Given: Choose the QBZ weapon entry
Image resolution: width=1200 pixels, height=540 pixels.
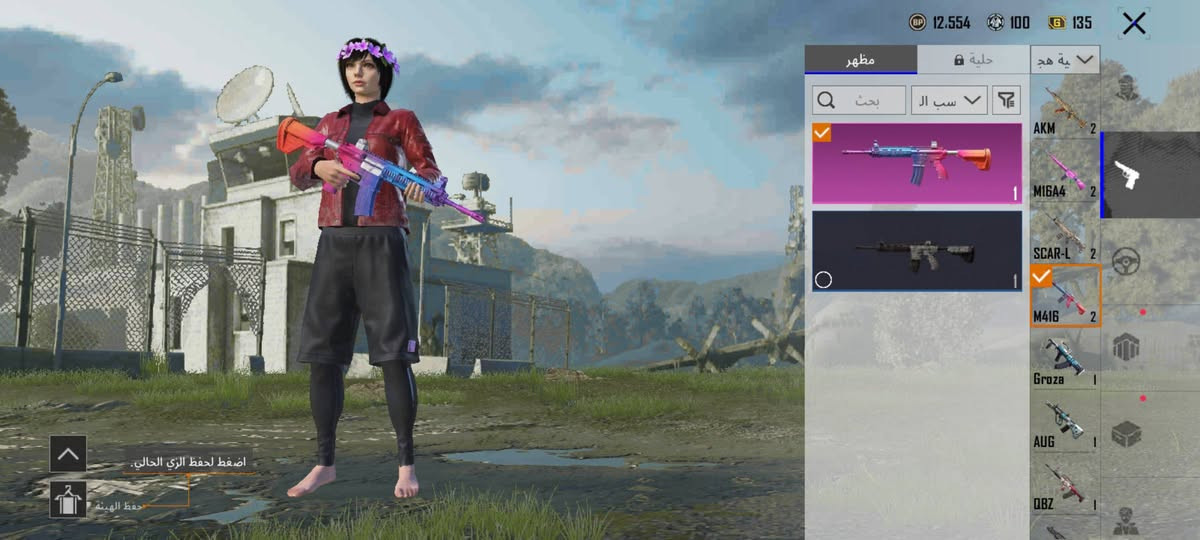Looking at the screenshot, I should [x=1065, y=485].
